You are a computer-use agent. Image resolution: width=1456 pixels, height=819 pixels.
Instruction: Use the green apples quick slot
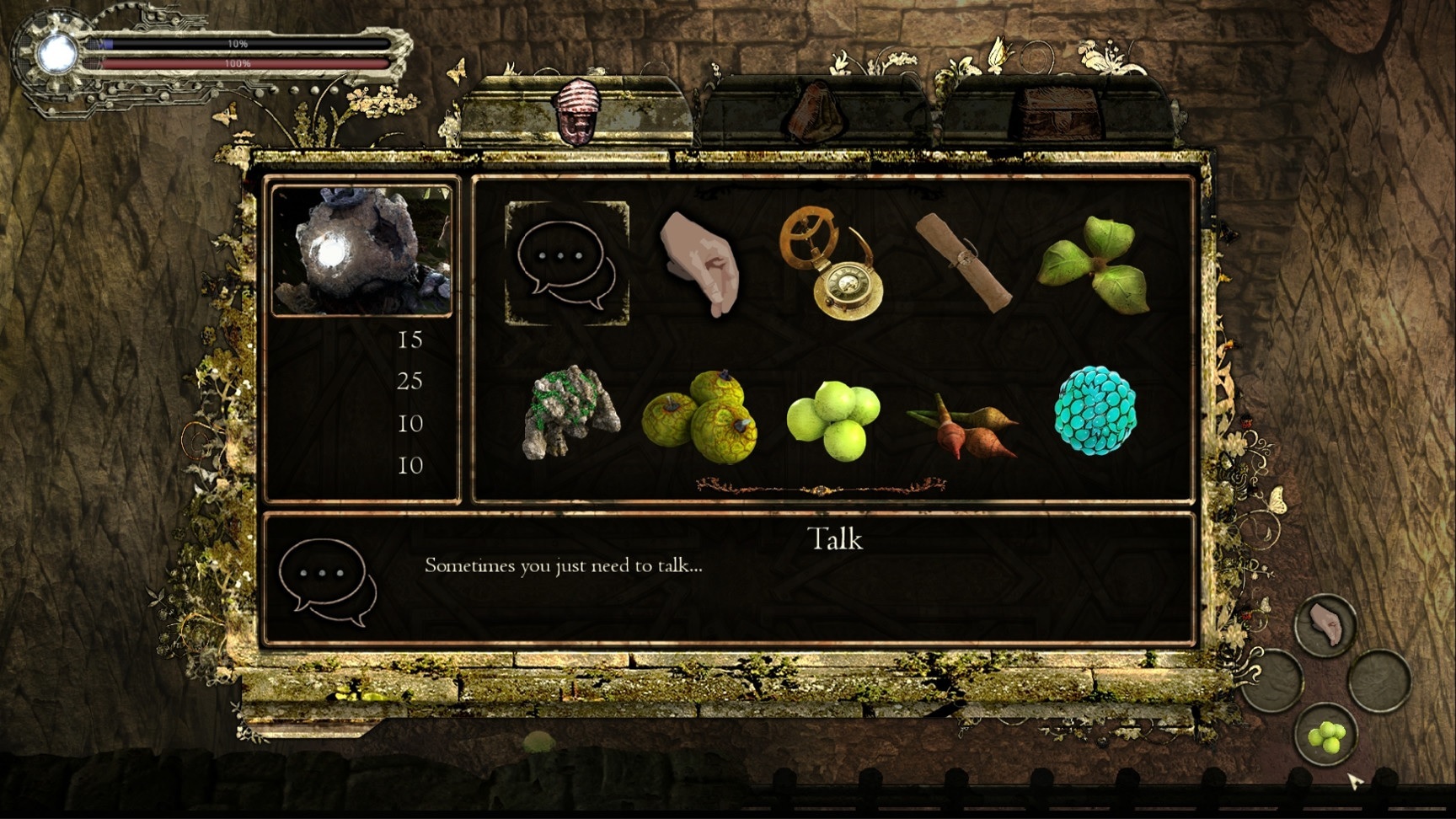pos(1325,735)
